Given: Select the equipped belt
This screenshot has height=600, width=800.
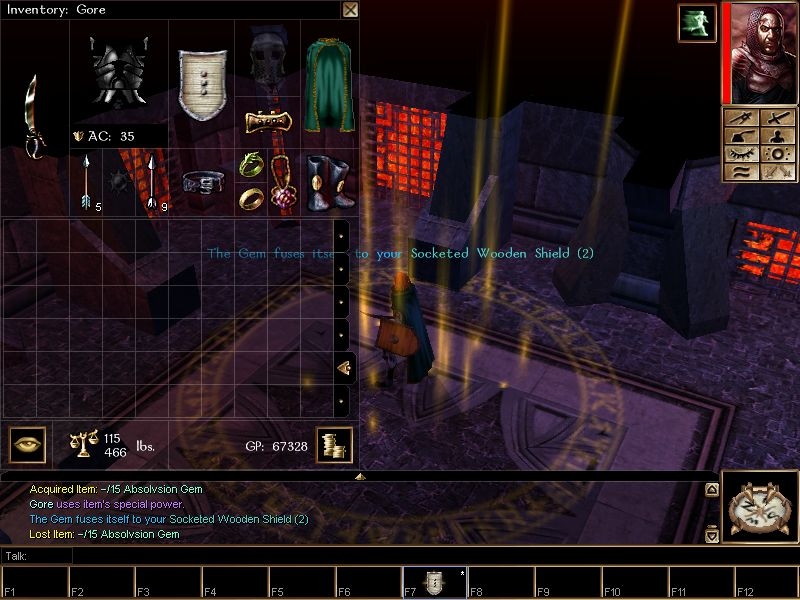Looking at the screenshot, I should (x=203, y=183).
